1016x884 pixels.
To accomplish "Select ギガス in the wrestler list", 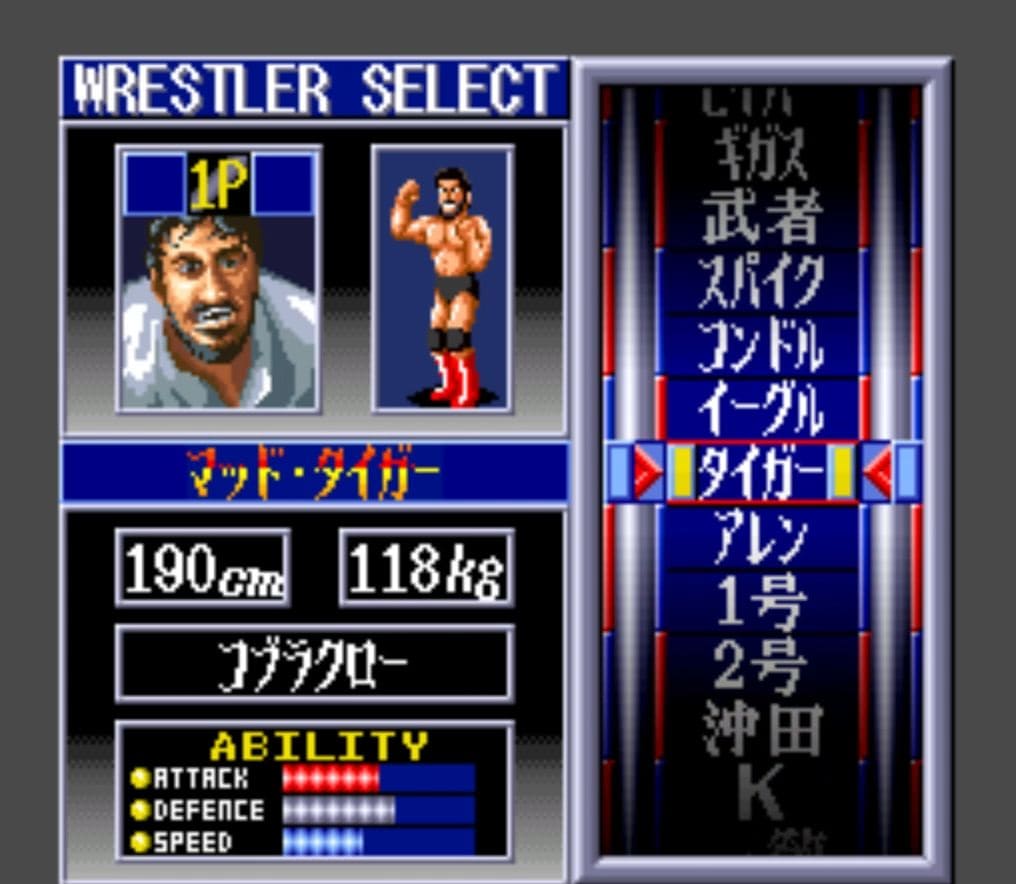I will pos(762,157).
